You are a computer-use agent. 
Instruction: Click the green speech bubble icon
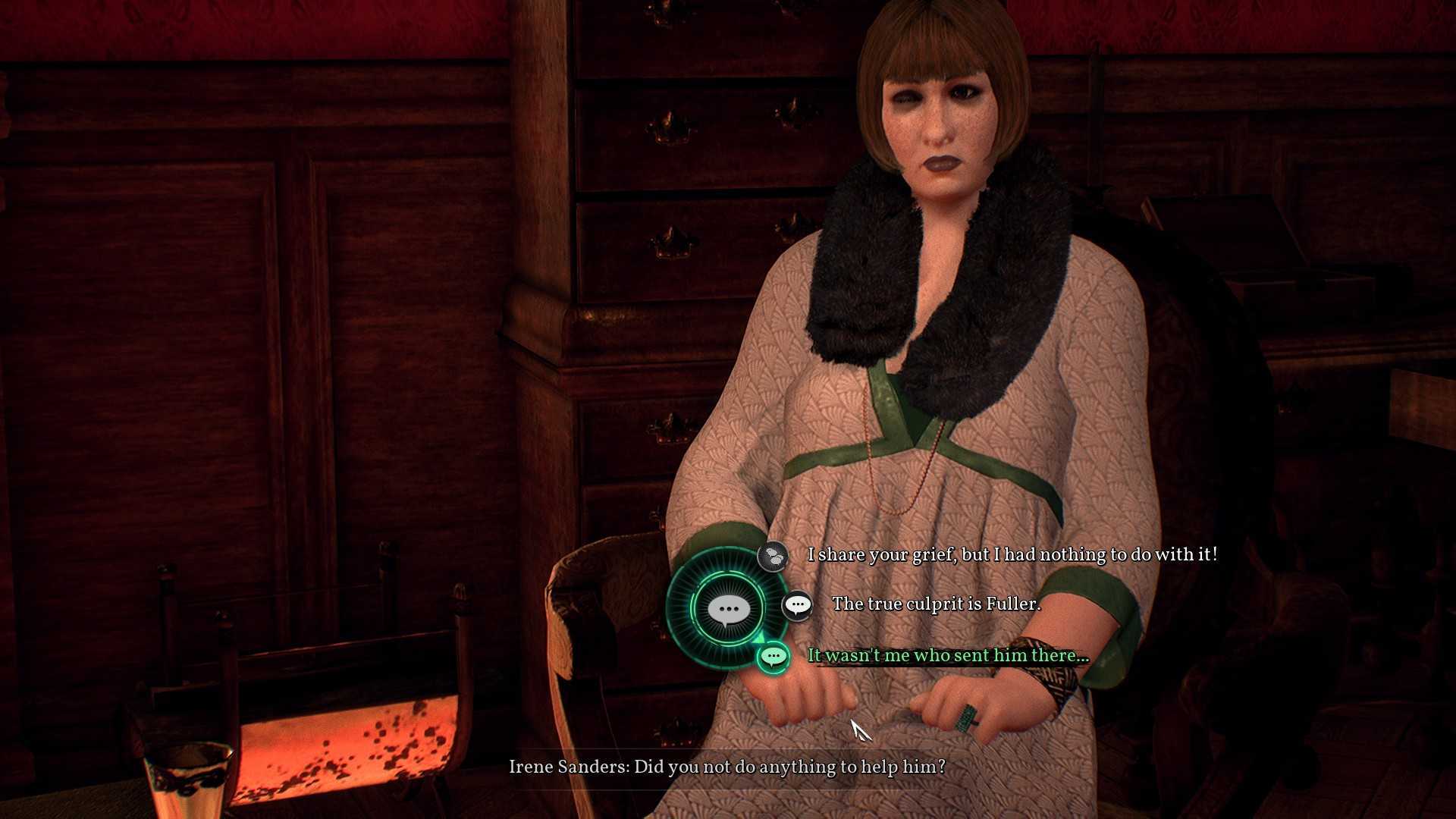[773, 656]
